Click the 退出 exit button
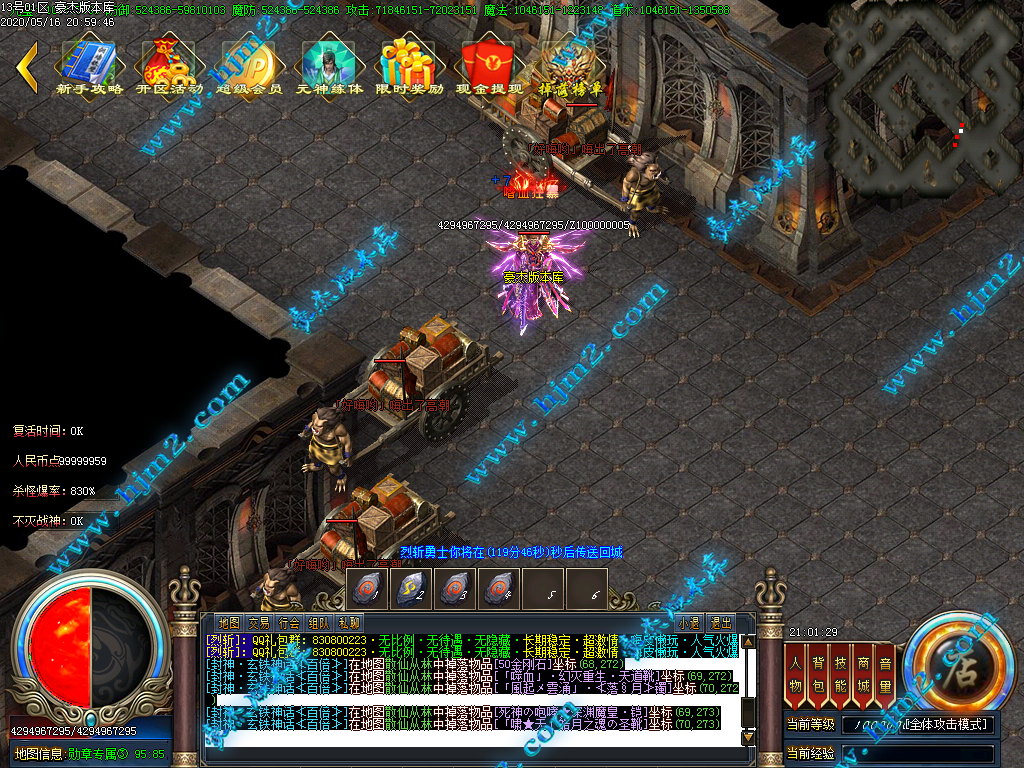Screen dimensions: 1024x768 coord(720,622)
